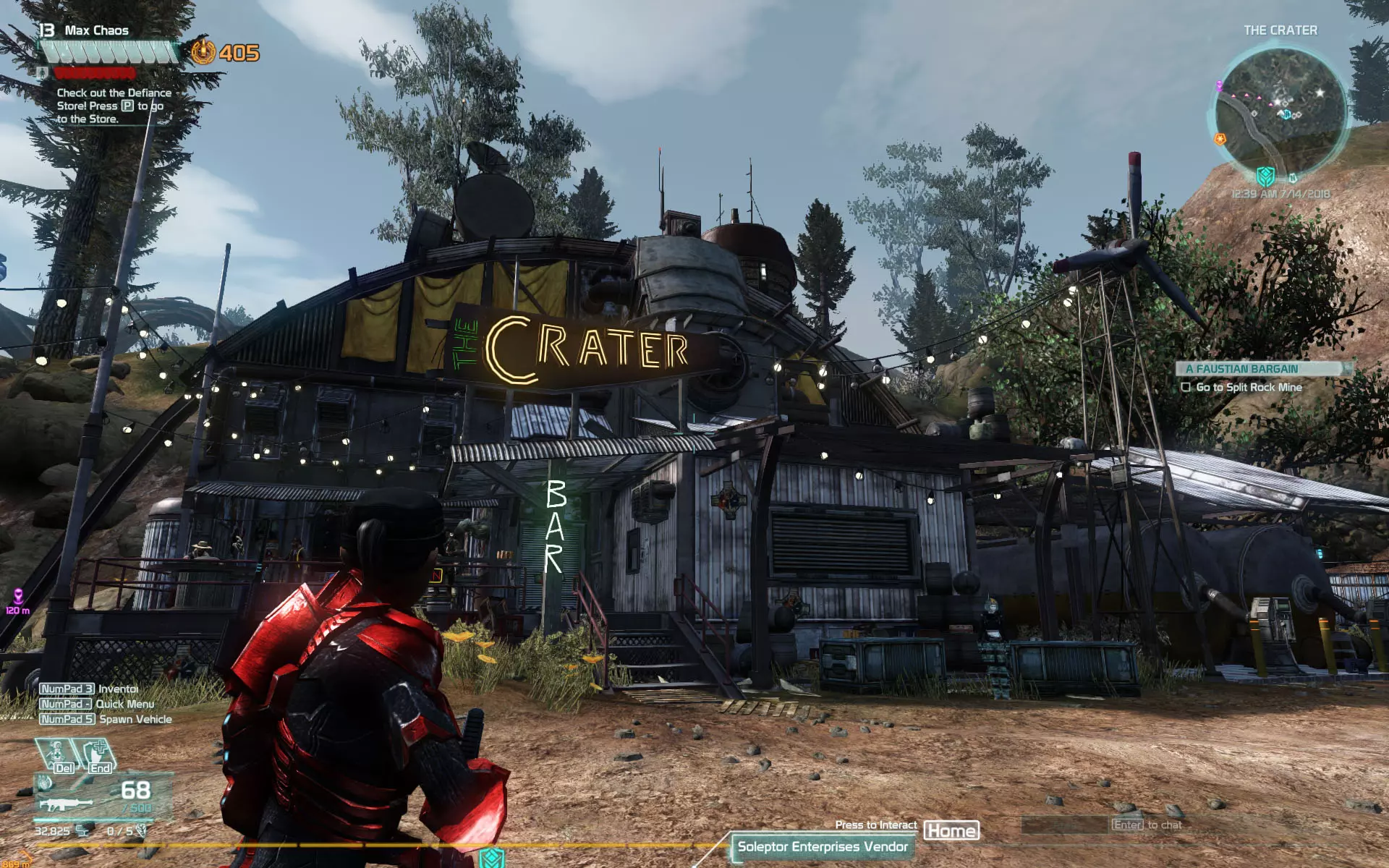Toggle the Go to Split Rock Mine objective checkbox
This screenshot has width=1389, height=868.
1186,387
